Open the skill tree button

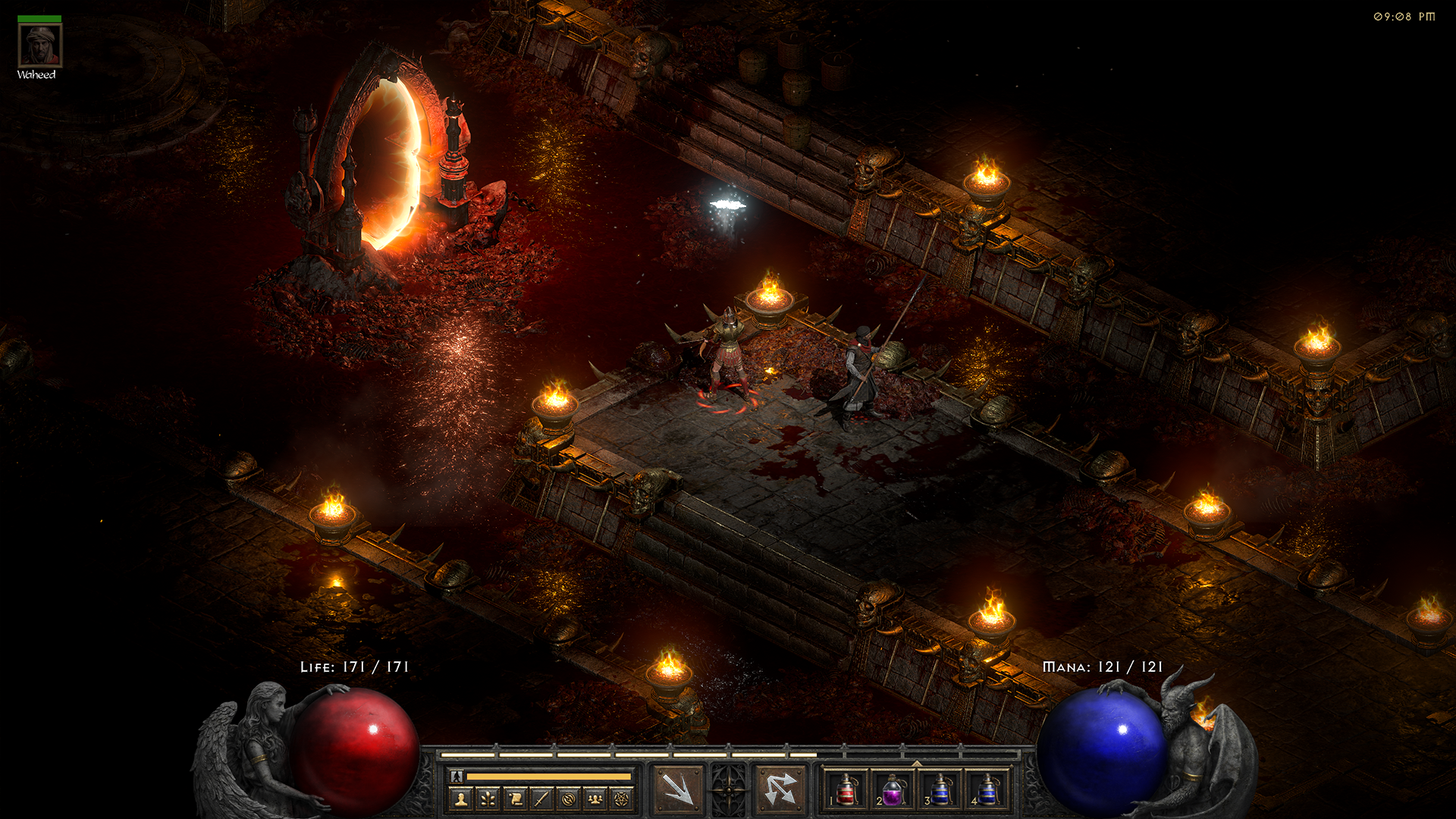point(488,799)
